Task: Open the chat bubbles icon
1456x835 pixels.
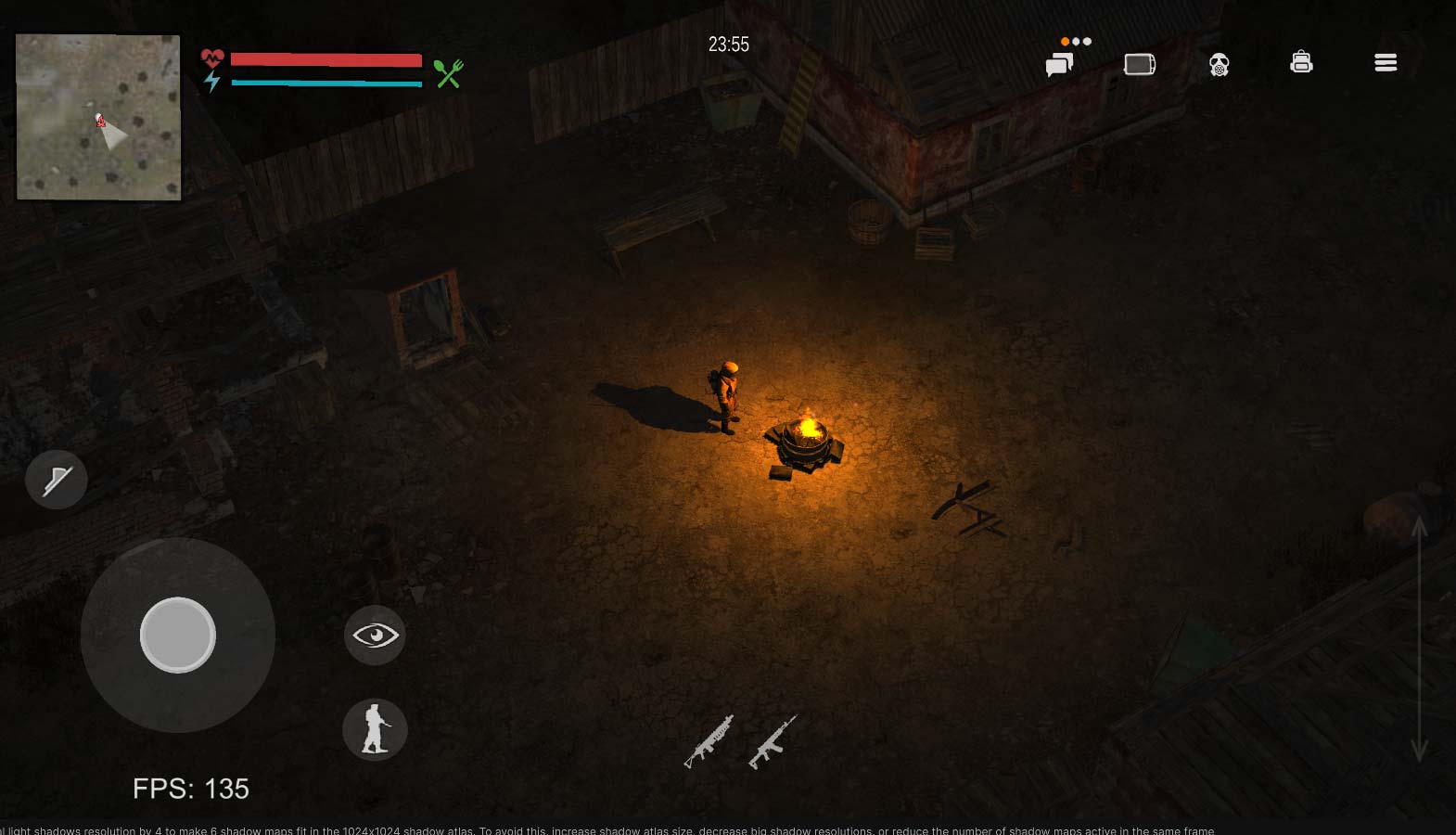Action: tap(1059, 64)
